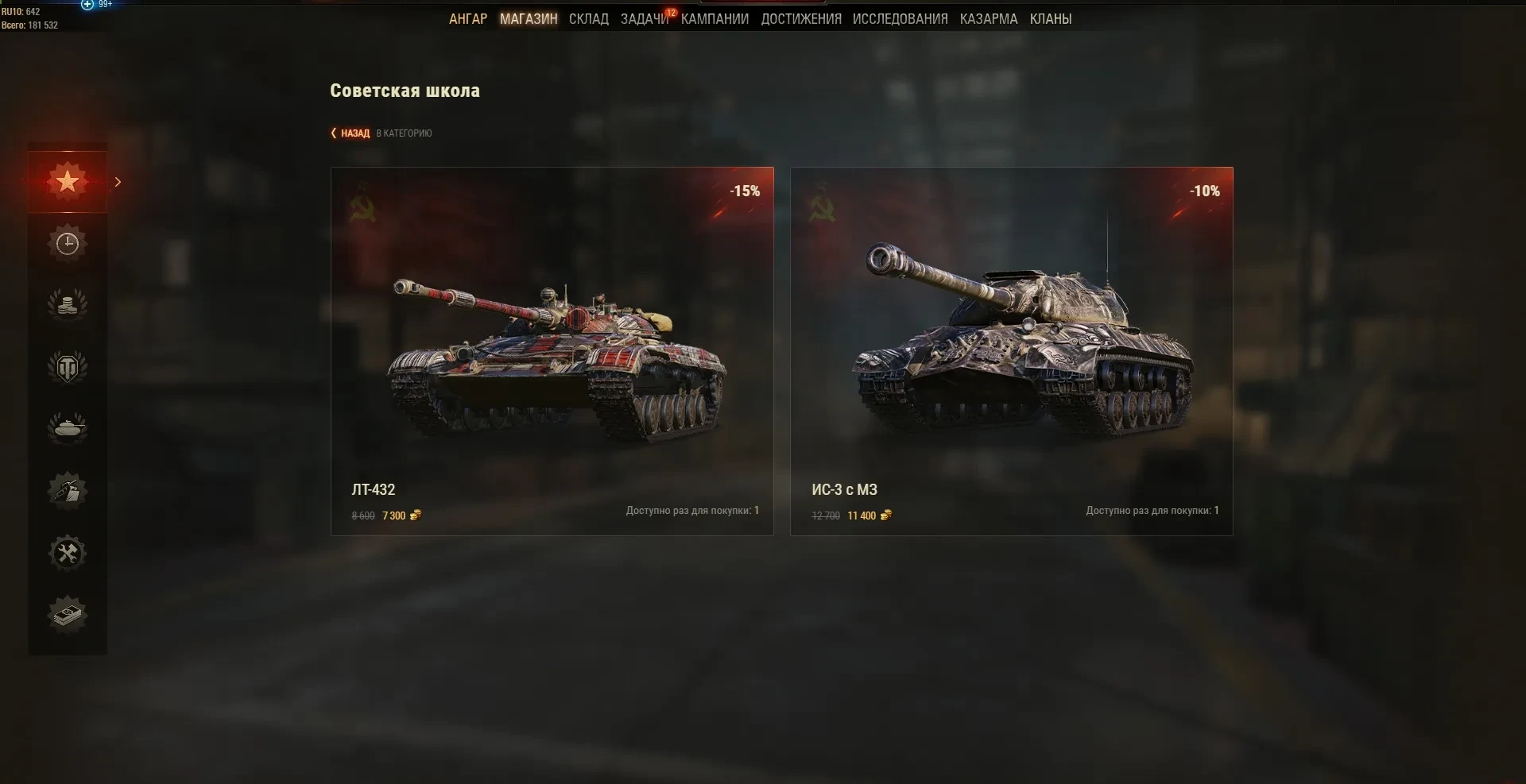Open the banknotes stack category
Viewport: 1526px width, 784px height.
[68, 614]
